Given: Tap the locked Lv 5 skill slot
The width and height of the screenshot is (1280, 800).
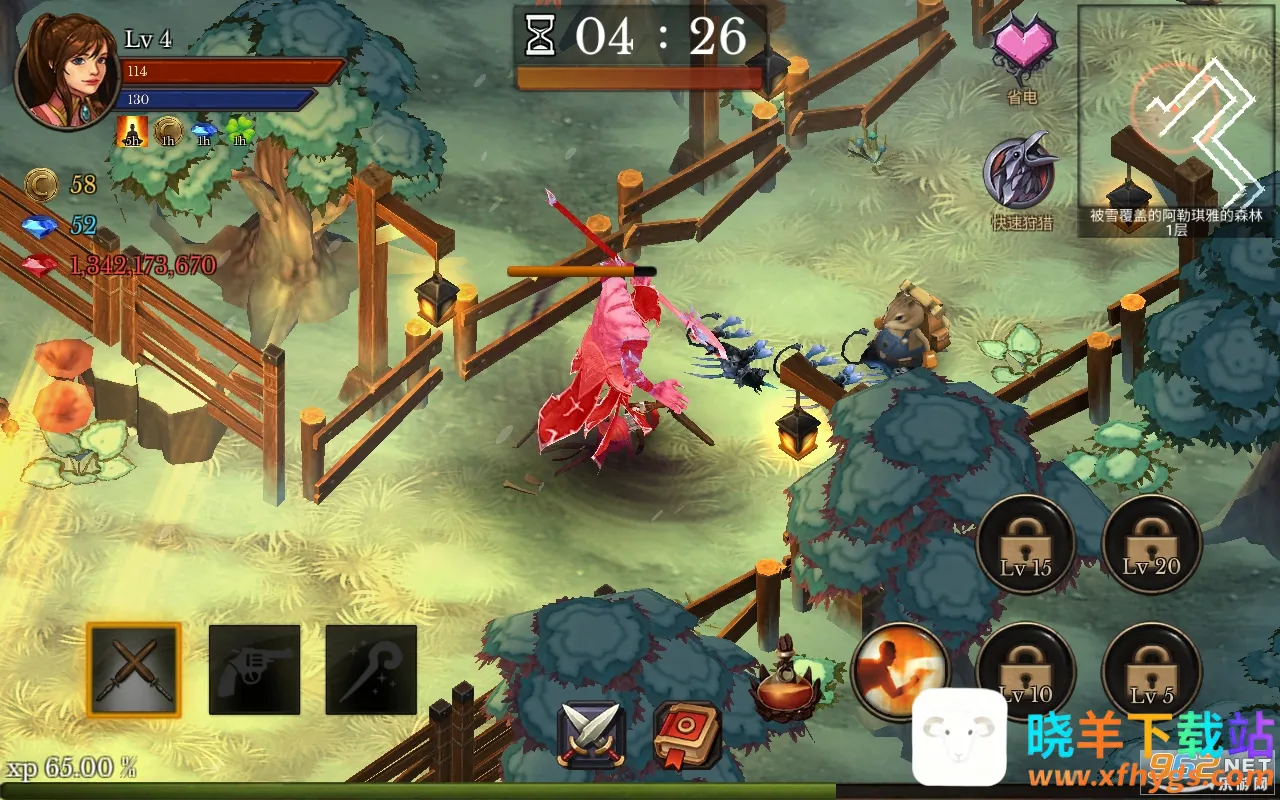Looking at the screenshot, I should click(x=1151, y=670).
